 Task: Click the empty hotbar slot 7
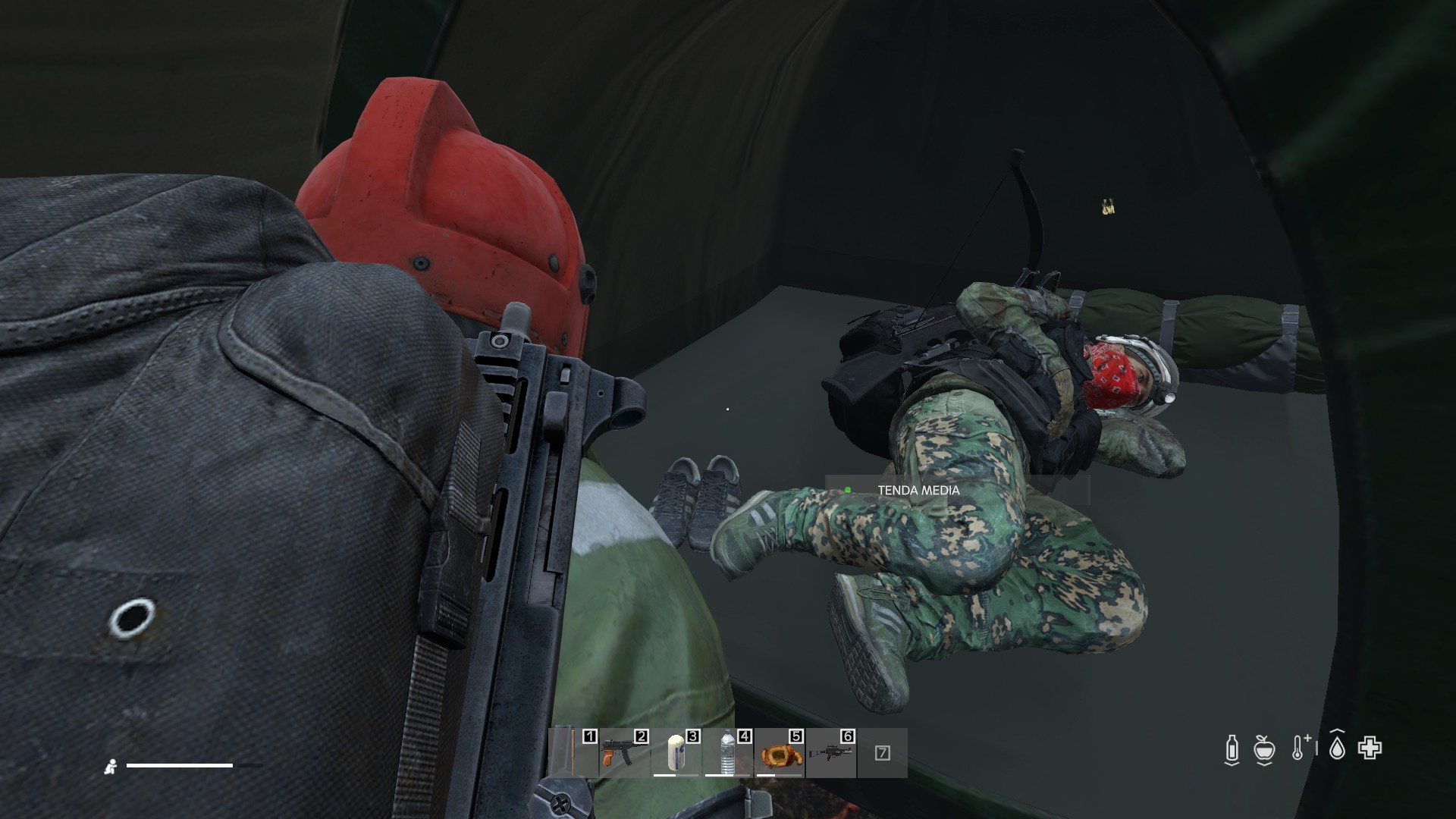coord(882,753)
